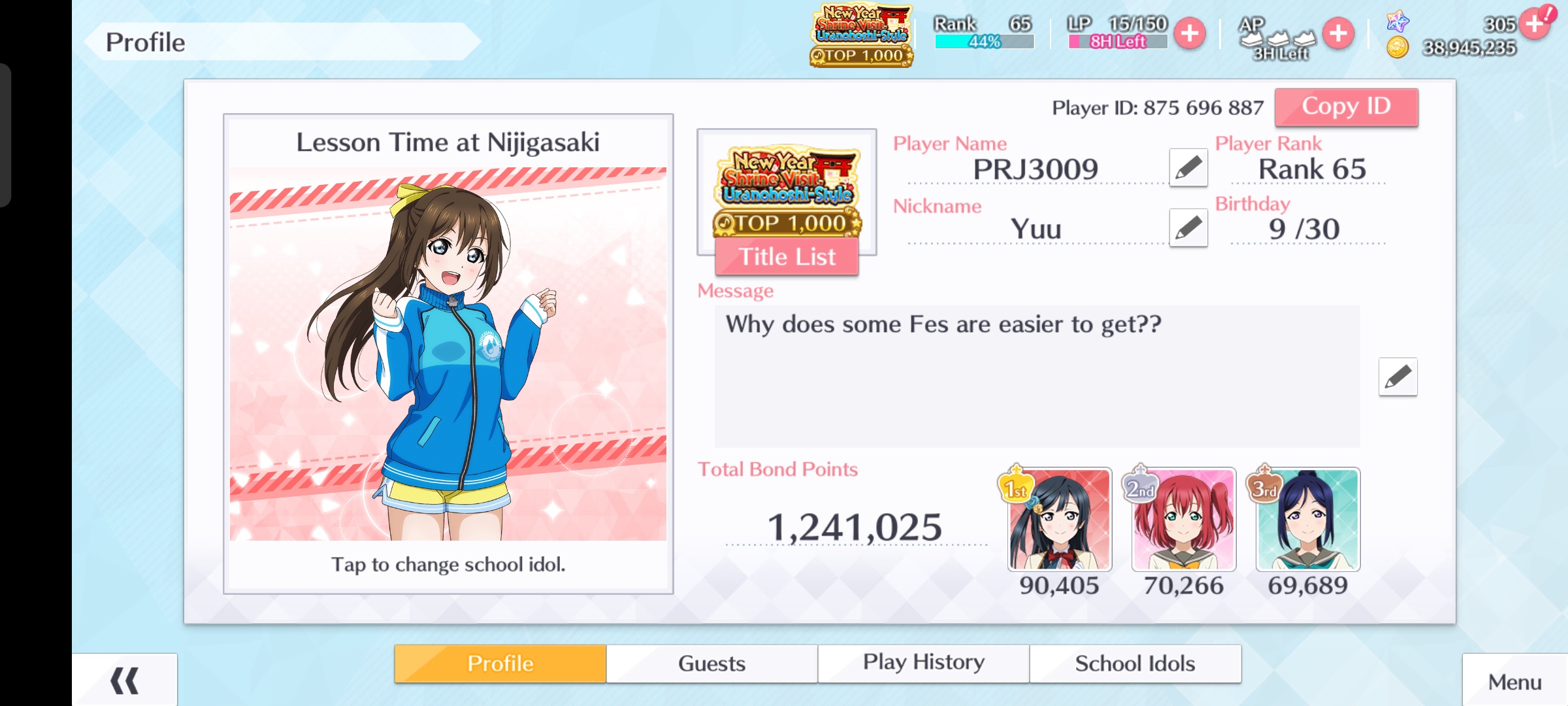Open the Title List
Screen dimensions: 1568x706
click(x=787, y=257)
